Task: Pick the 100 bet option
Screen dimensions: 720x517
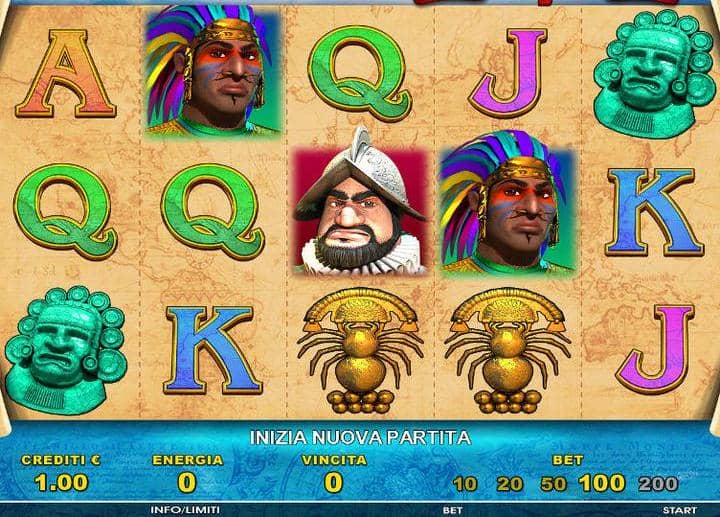Action: [x=601, y=483]
